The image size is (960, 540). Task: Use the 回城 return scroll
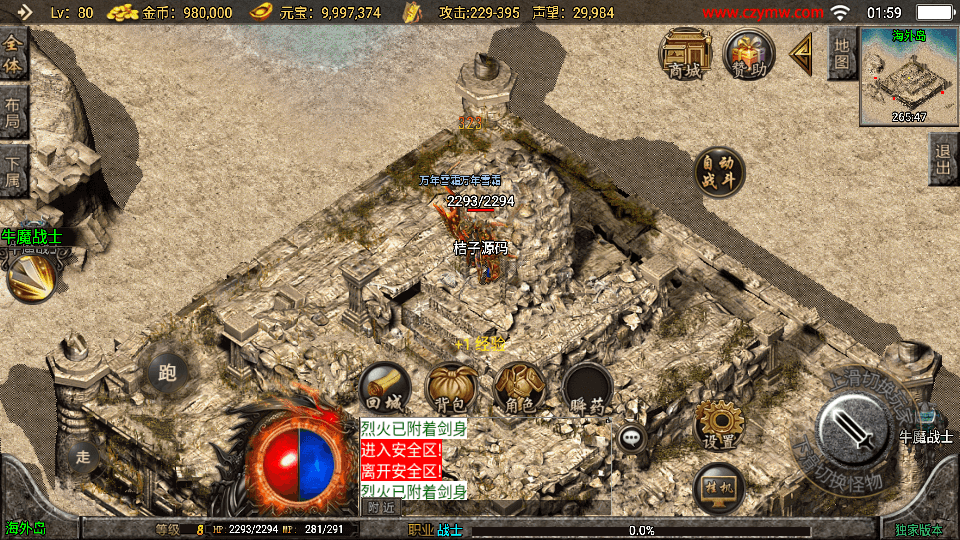coord(384,388)
